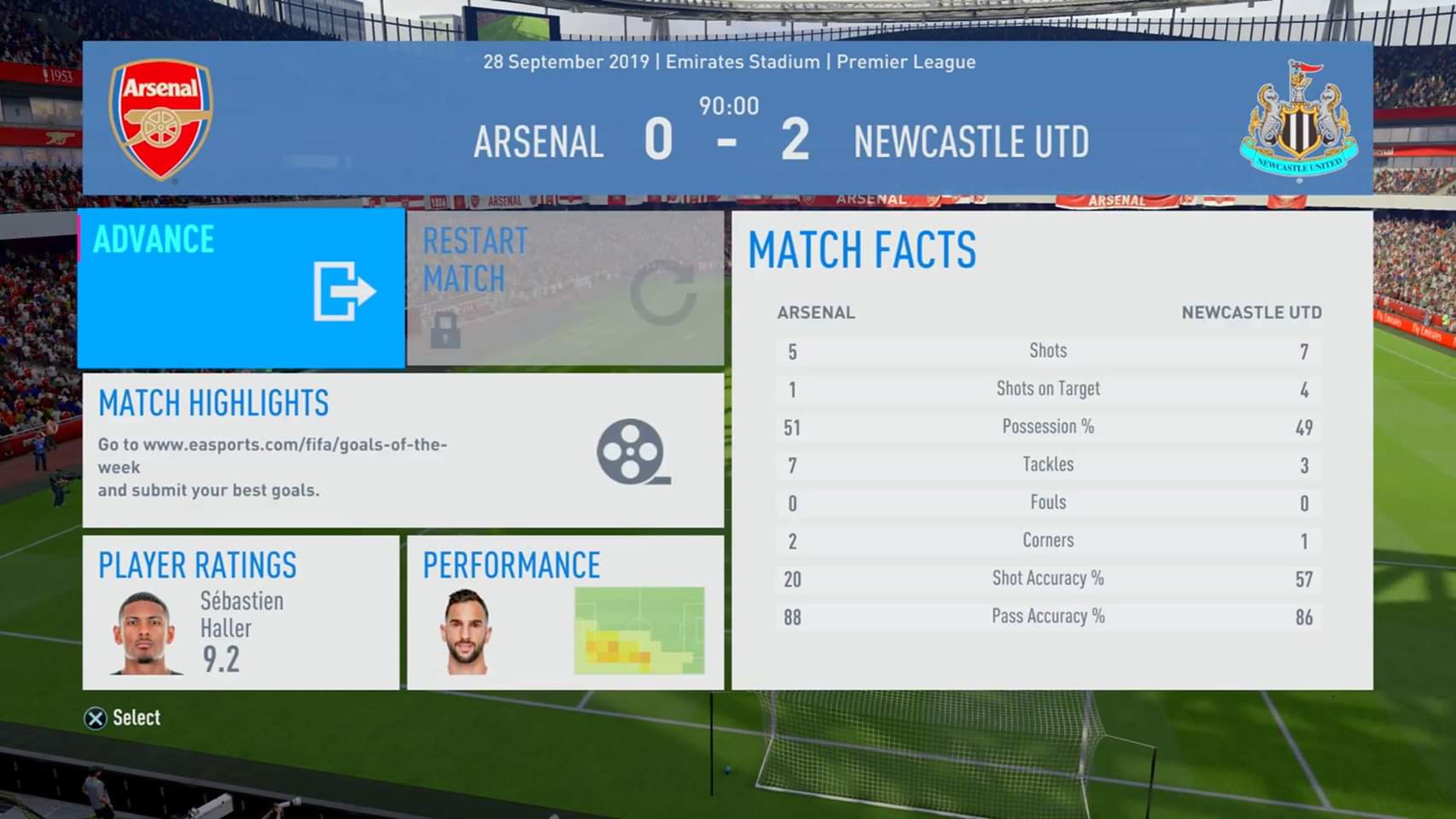Choose the locked Restart Match tile

[565, 288]
